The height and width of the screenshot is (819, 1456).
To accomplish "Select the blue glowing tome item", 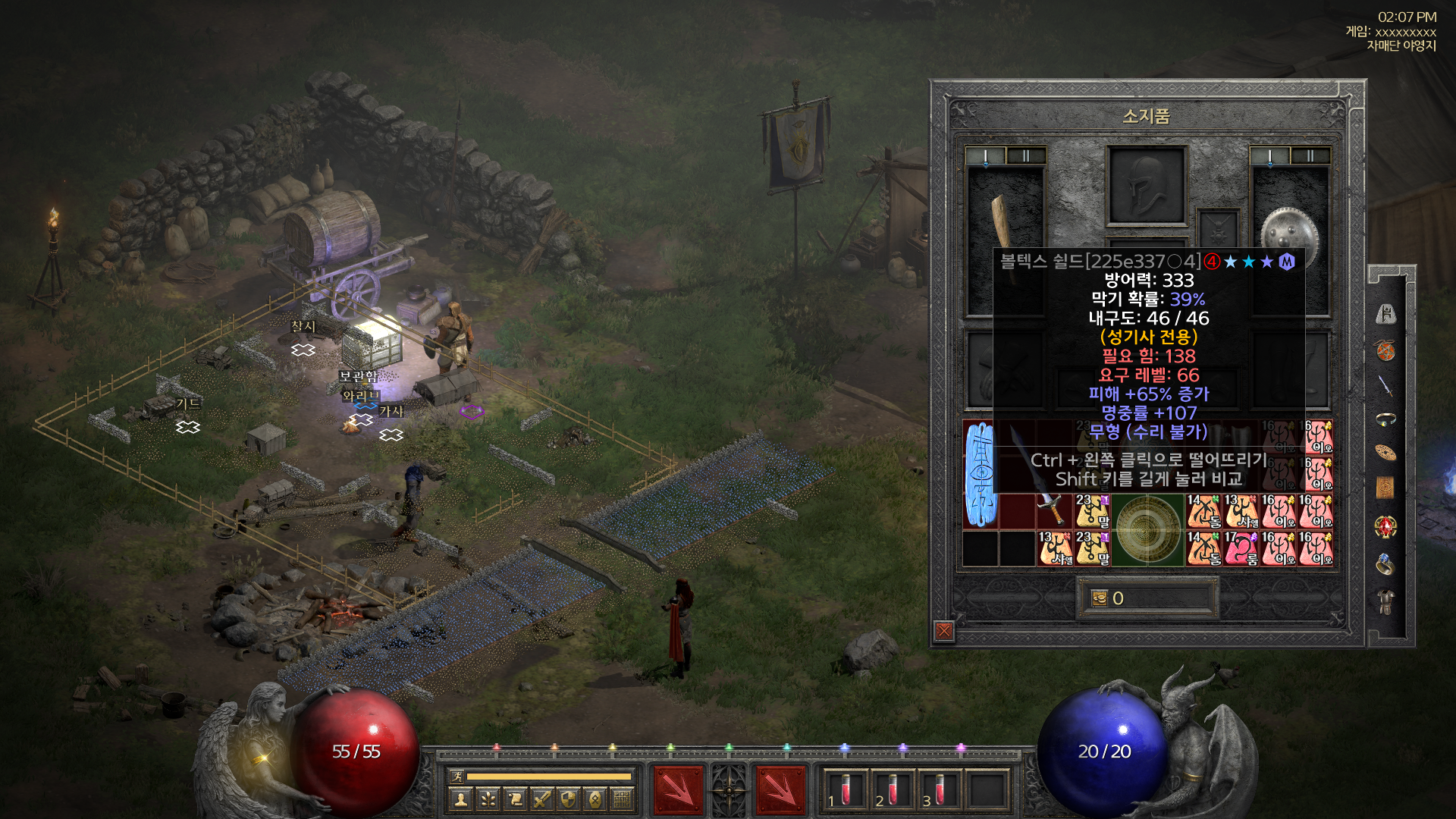I will pyautogui.click(x=981, y=474).
